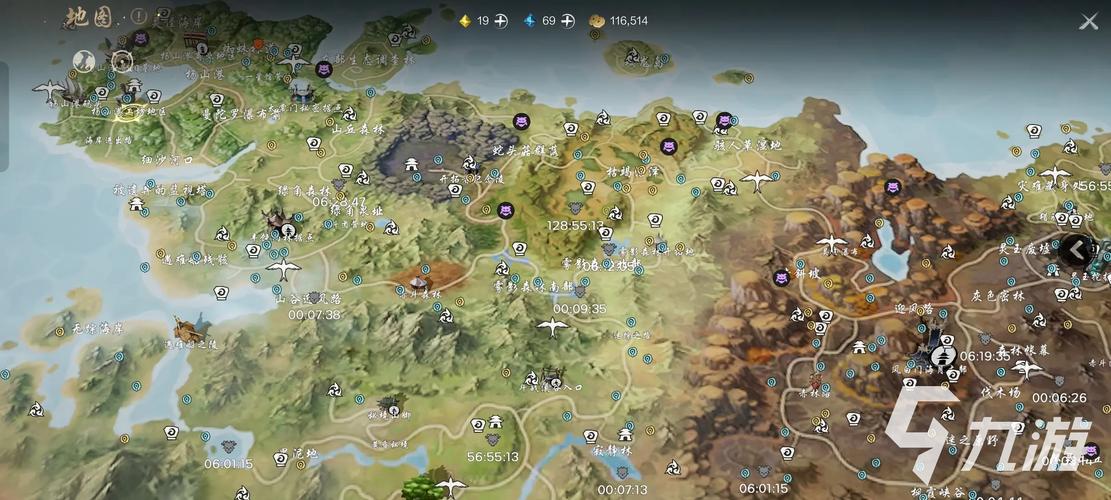Select the pagoda marker in the dark crater
The width and height of the screenshot is (1111, 500).
(x=412, y=165)
